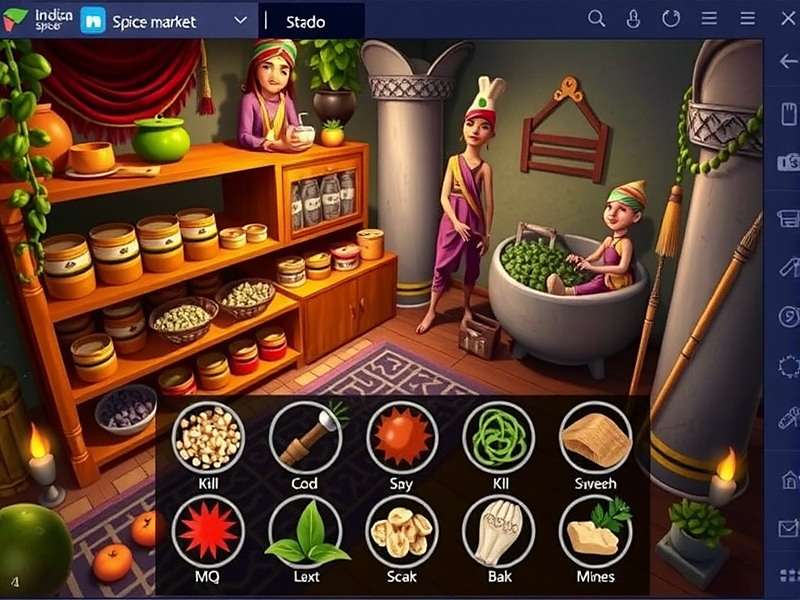Close the window with the X

click(786, 19)
